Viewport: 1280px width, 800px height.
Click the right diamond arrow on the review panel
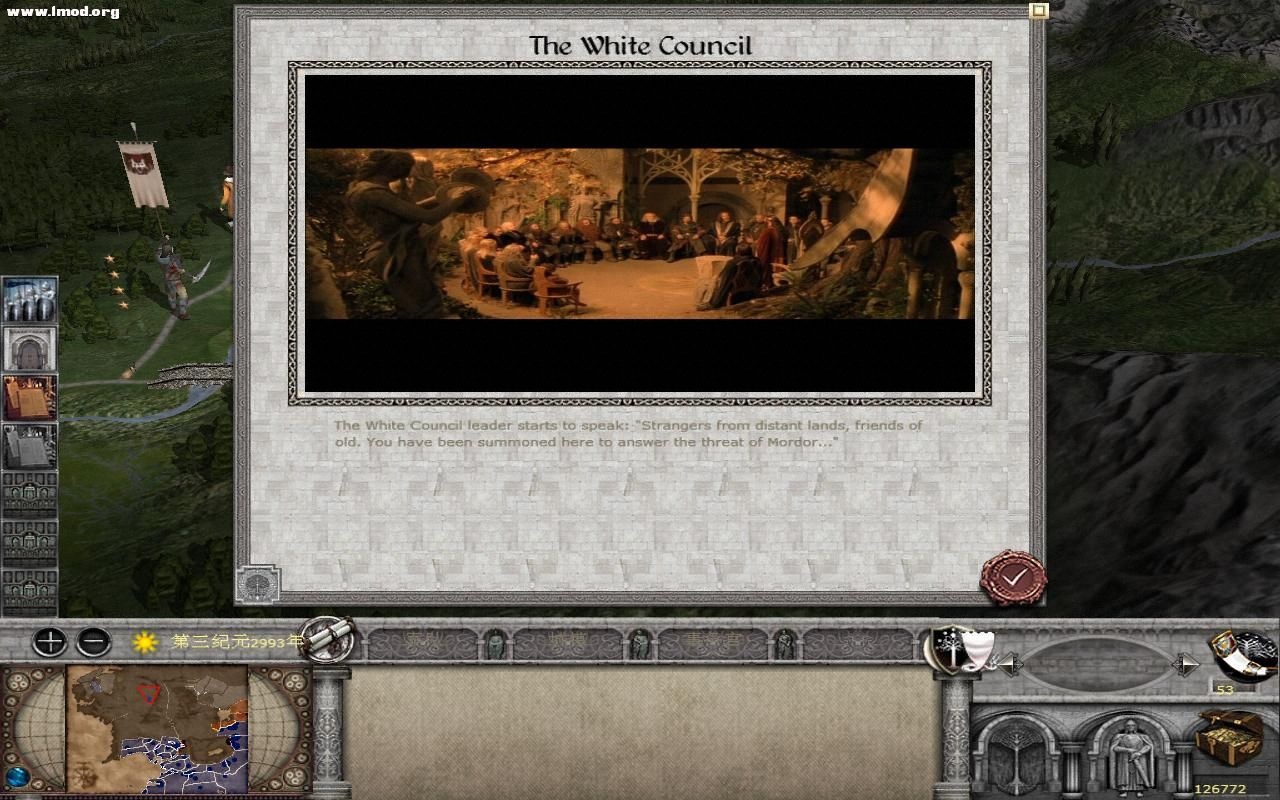click(x=1185, y=662)
